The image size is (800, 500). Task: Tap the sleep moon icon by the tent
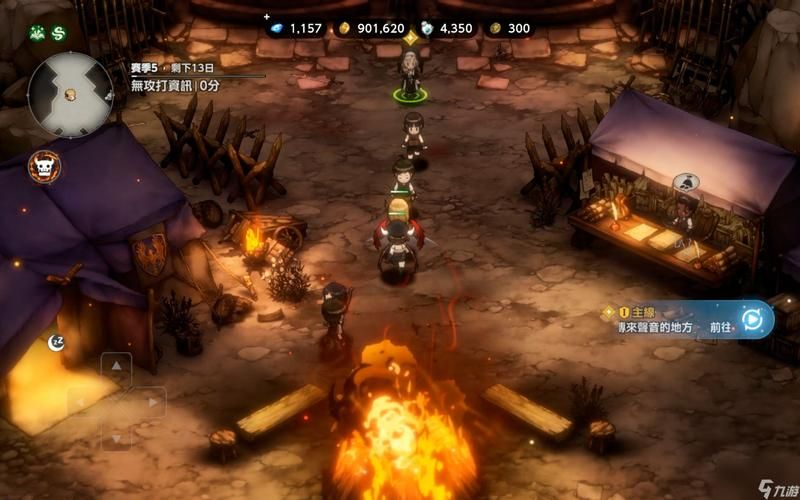[57, 342]
